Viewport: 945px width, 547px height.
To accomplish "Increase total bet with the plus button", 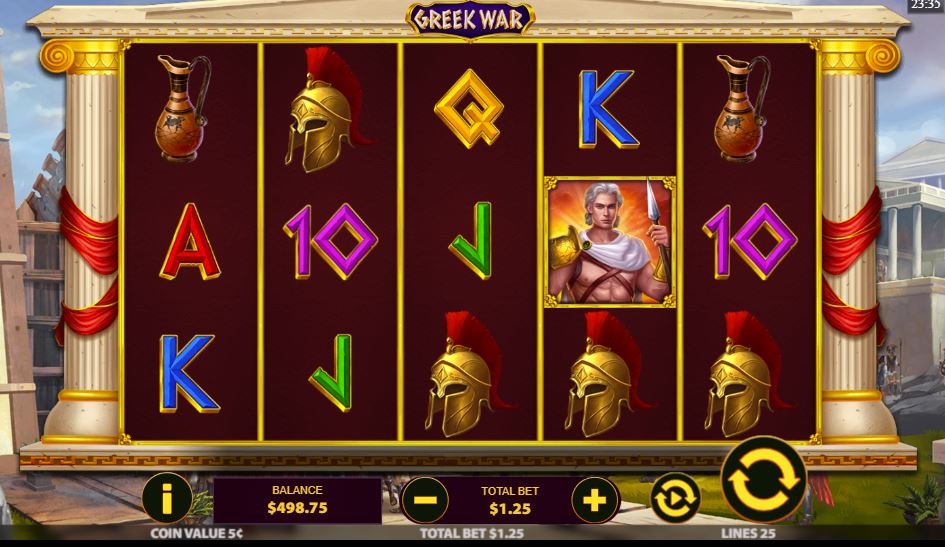I will pos(595,498).
